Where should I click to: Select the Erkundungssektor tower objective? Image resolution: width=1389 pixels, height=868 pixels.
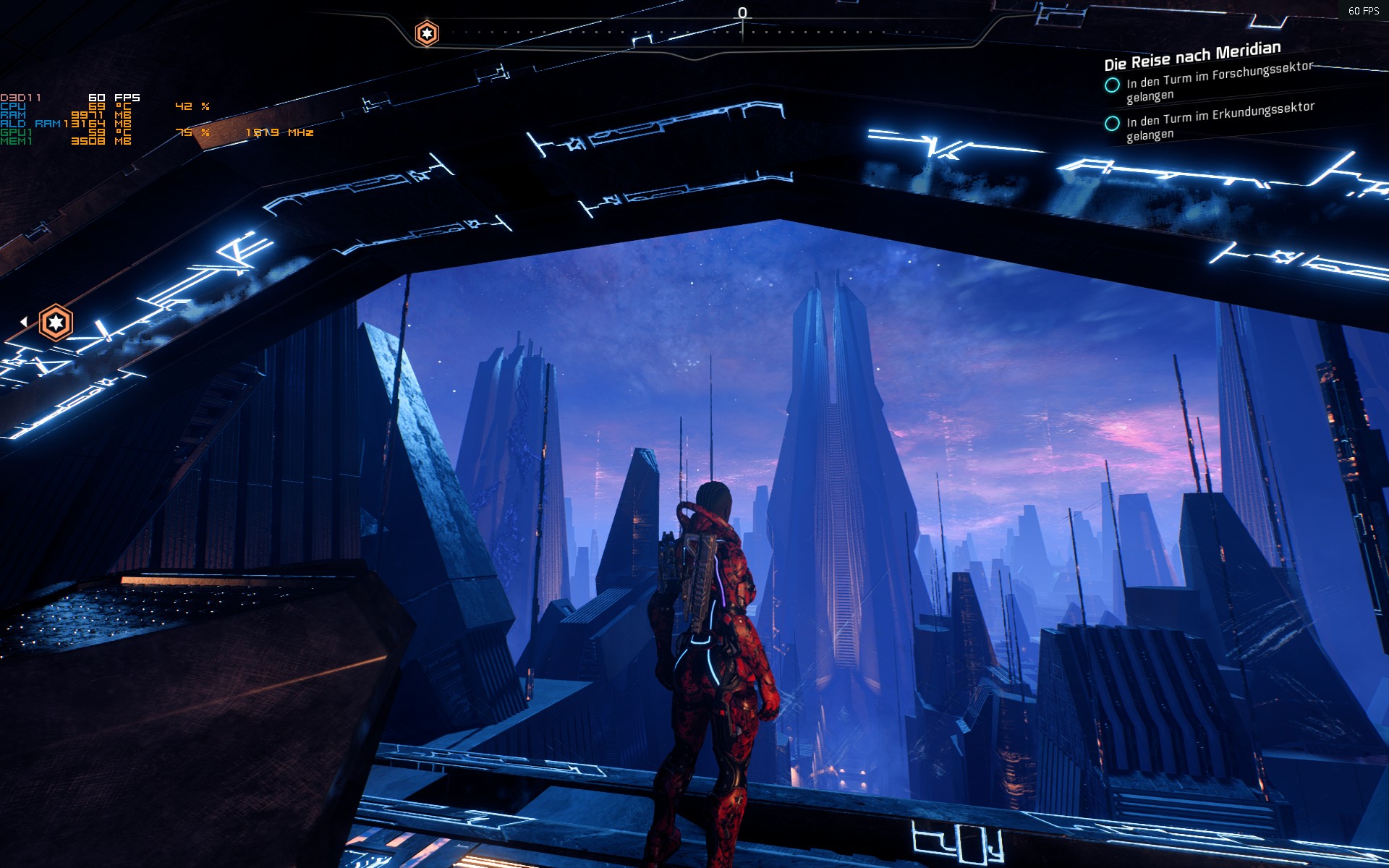point(1220,121)
